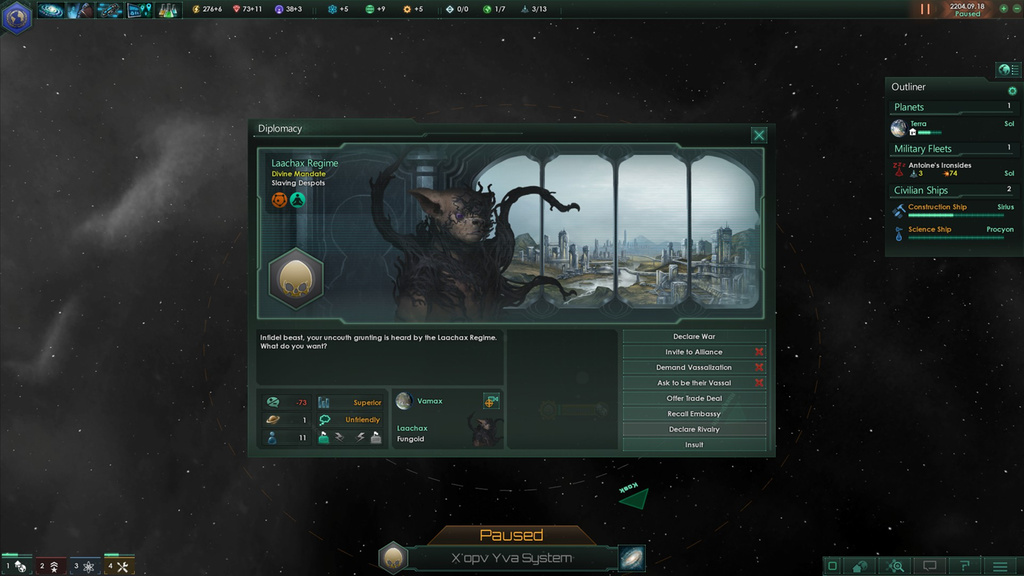Insult the Laachax Regime

[x=694, y=445]
